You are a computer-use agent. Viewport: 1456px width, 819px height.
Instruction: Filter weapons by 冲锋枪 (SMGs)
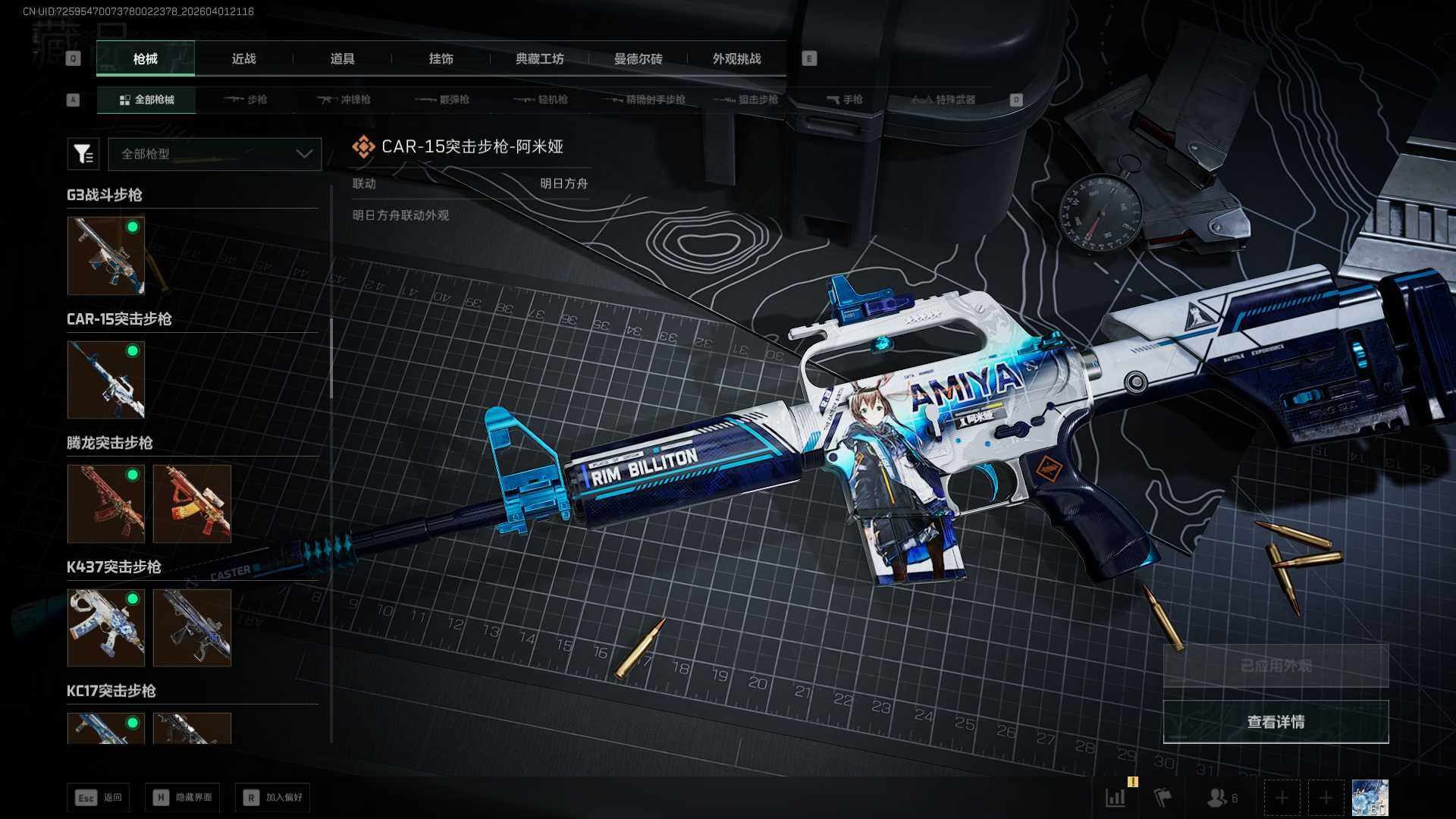[x=344, y=99]
